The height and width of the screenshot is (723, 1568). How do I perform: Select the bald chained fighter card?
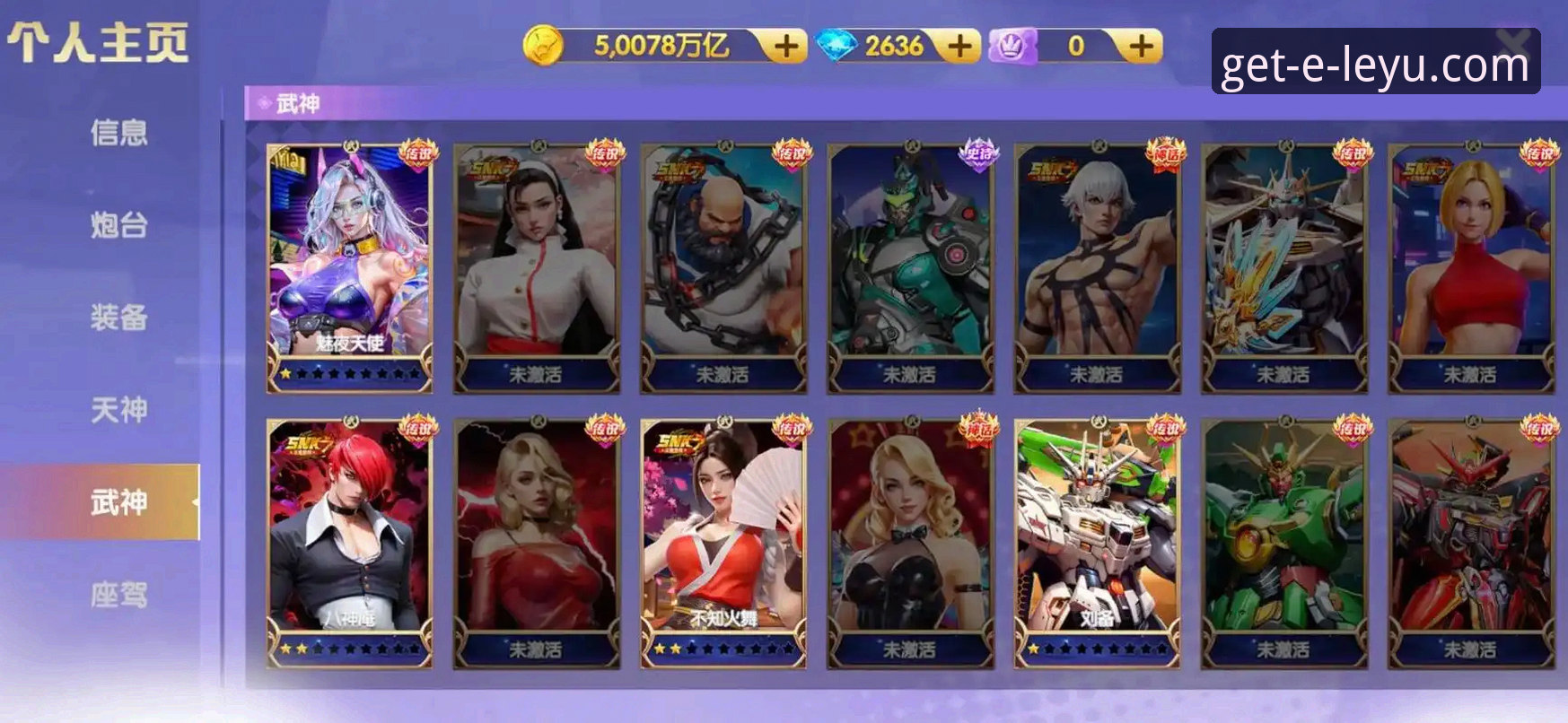(x=723, y=266)
